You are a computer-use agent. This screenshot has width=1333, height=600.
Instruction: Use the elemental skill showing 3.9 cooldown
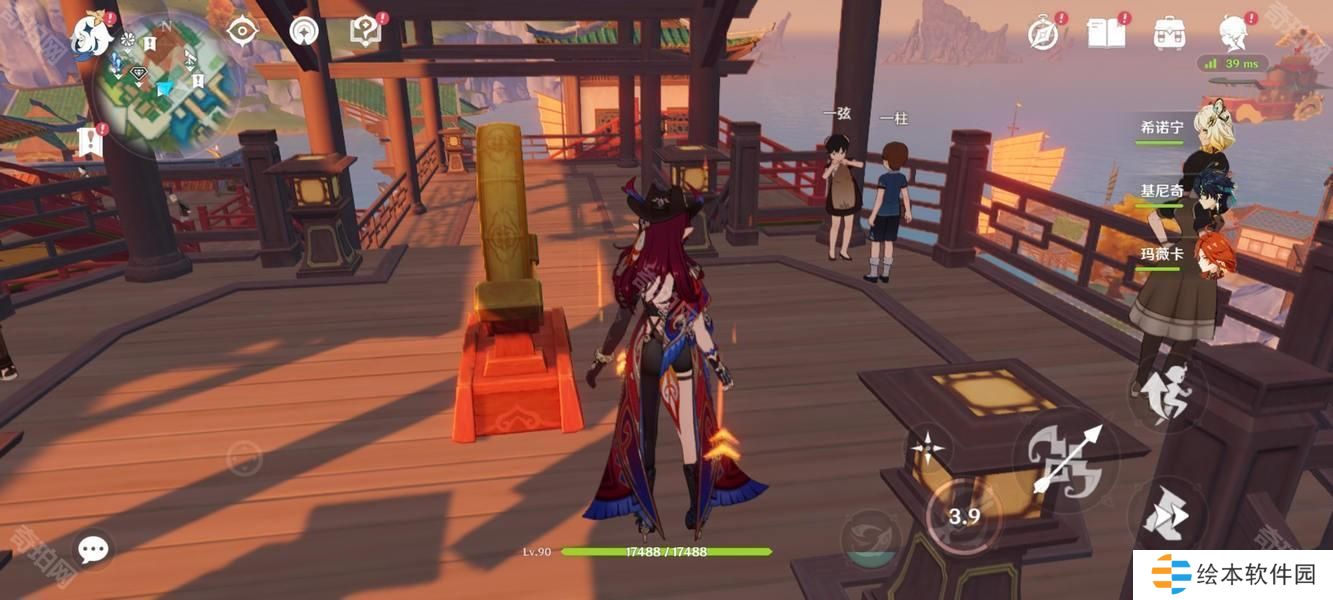pyautogui.click(x=963, y=516)
